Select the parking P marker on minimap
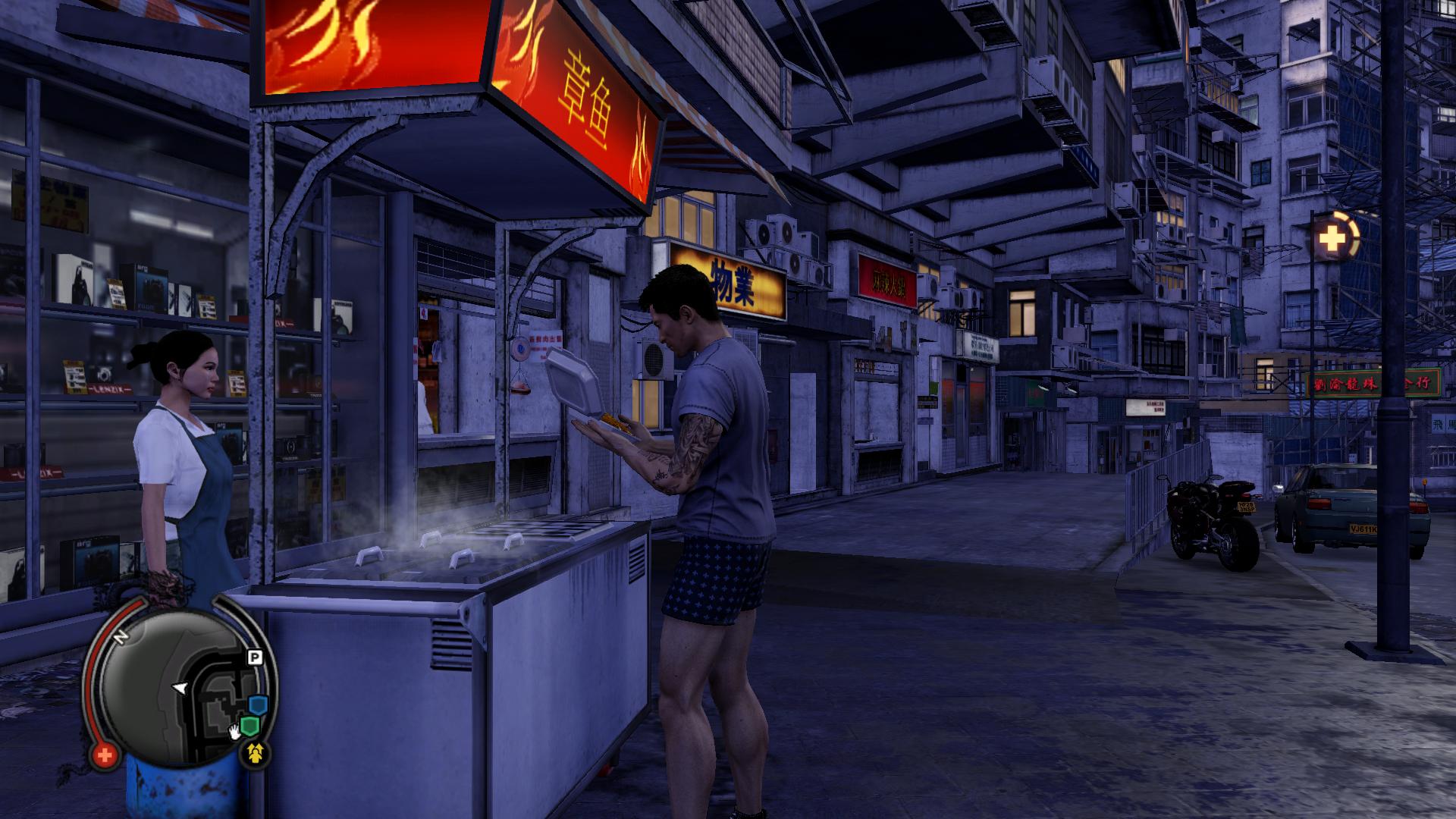Viewport: 1456px width, 819px height. pos(255,657)
